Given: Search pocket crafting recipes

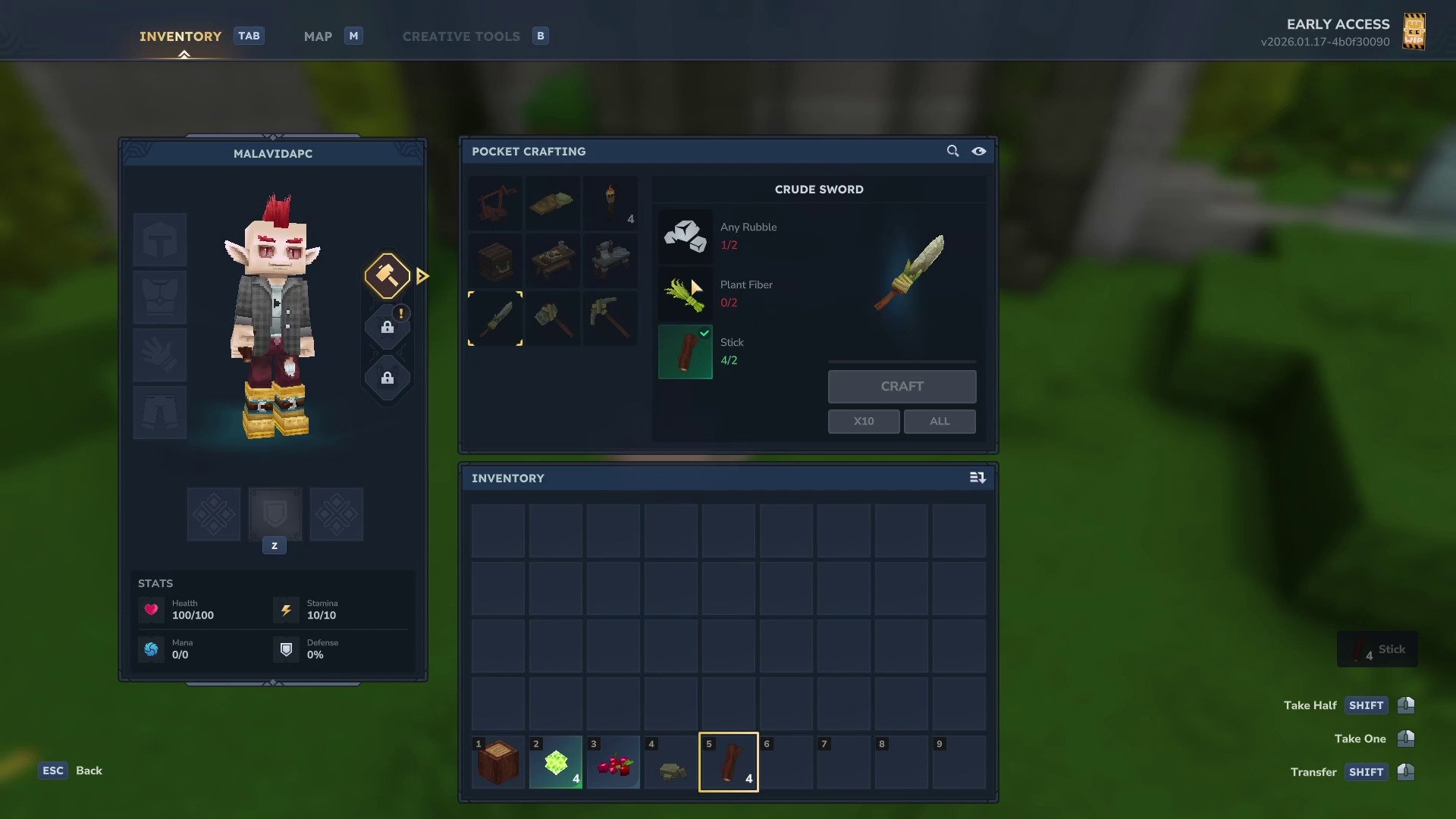Looking at the screenshot, I should 952,151.
